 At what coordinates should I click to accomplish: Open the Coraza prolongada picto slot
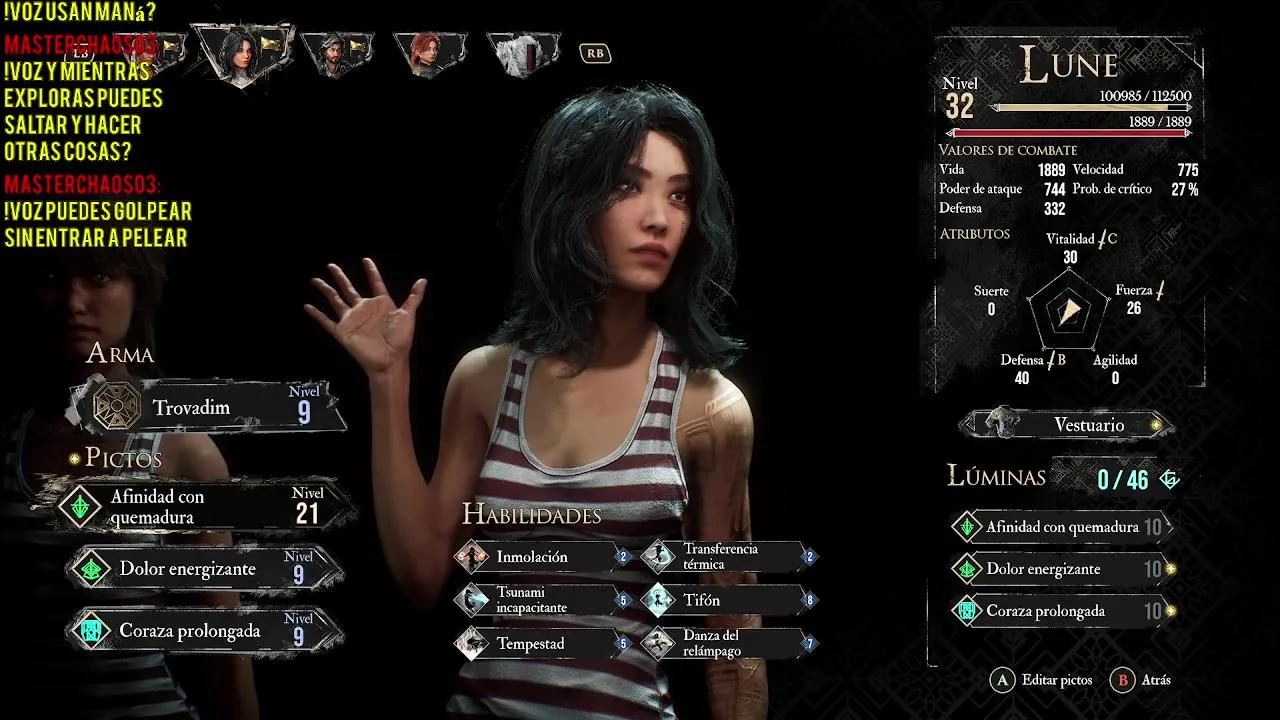coord(205,631)
